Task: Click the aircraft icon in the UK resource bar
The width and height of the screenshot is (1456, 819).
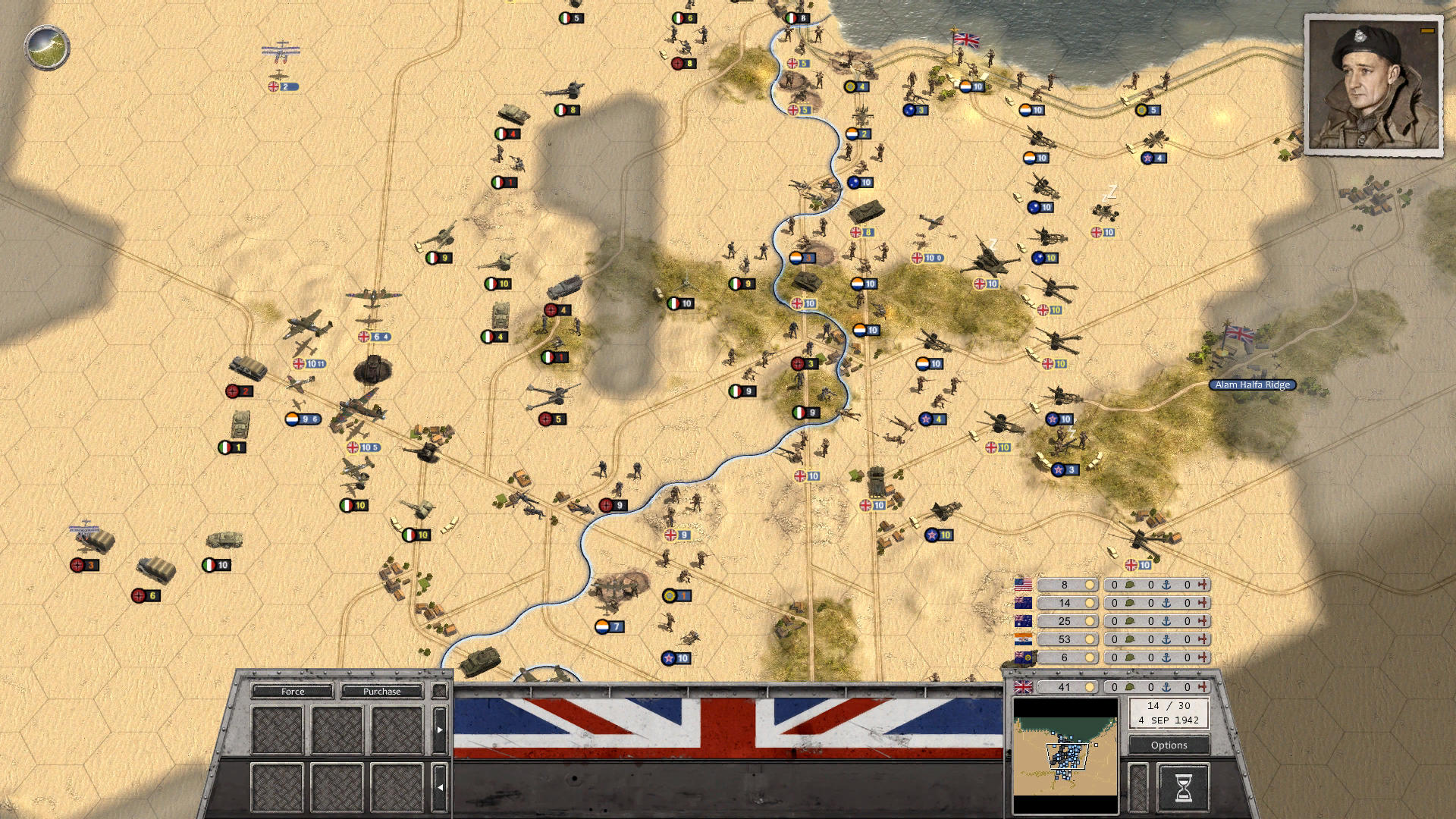Action: tap(1204, 687)
